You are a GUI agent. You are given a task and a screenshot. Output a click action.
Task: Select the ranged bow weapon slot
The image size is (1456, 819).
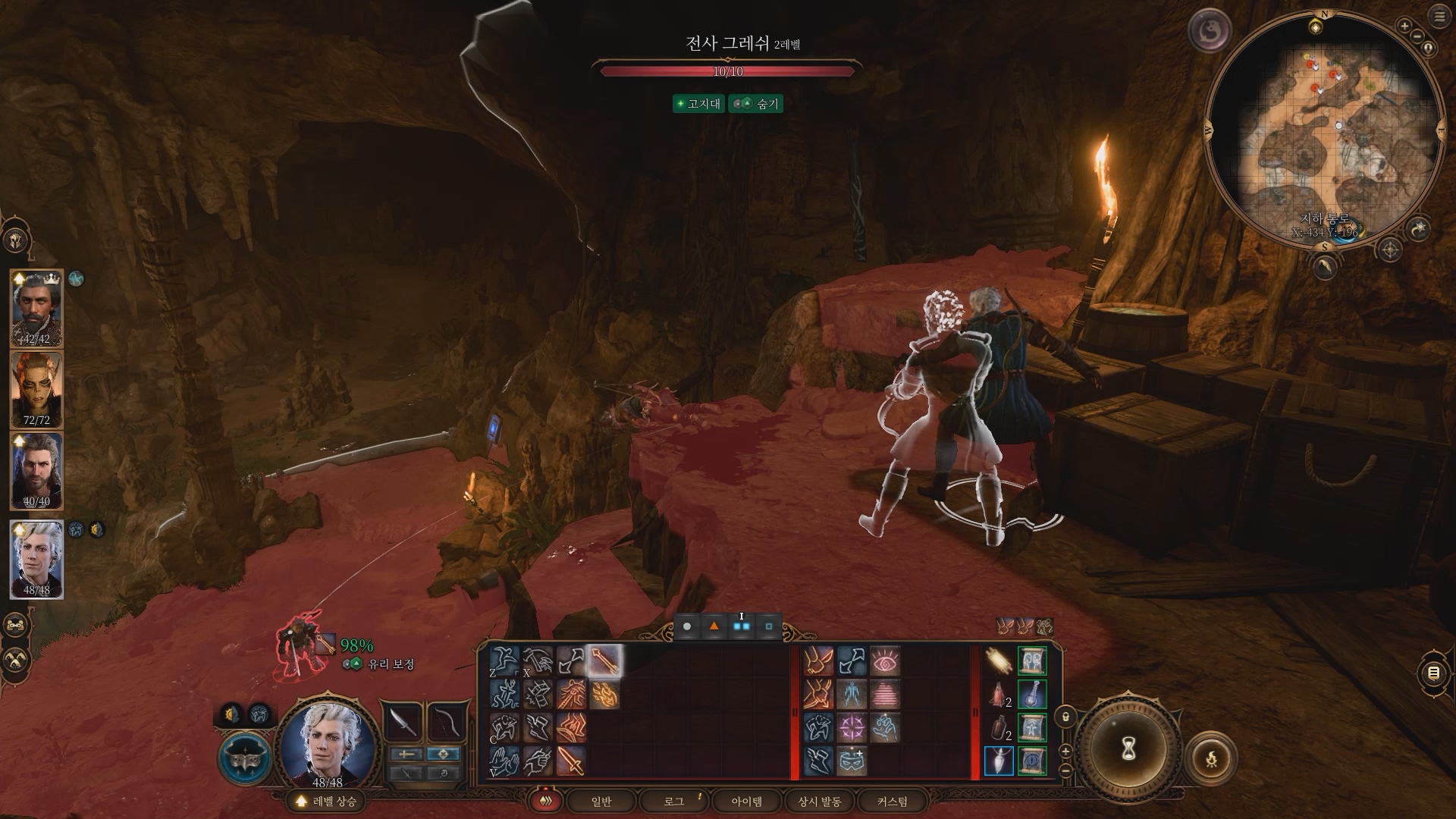[445, 721]
